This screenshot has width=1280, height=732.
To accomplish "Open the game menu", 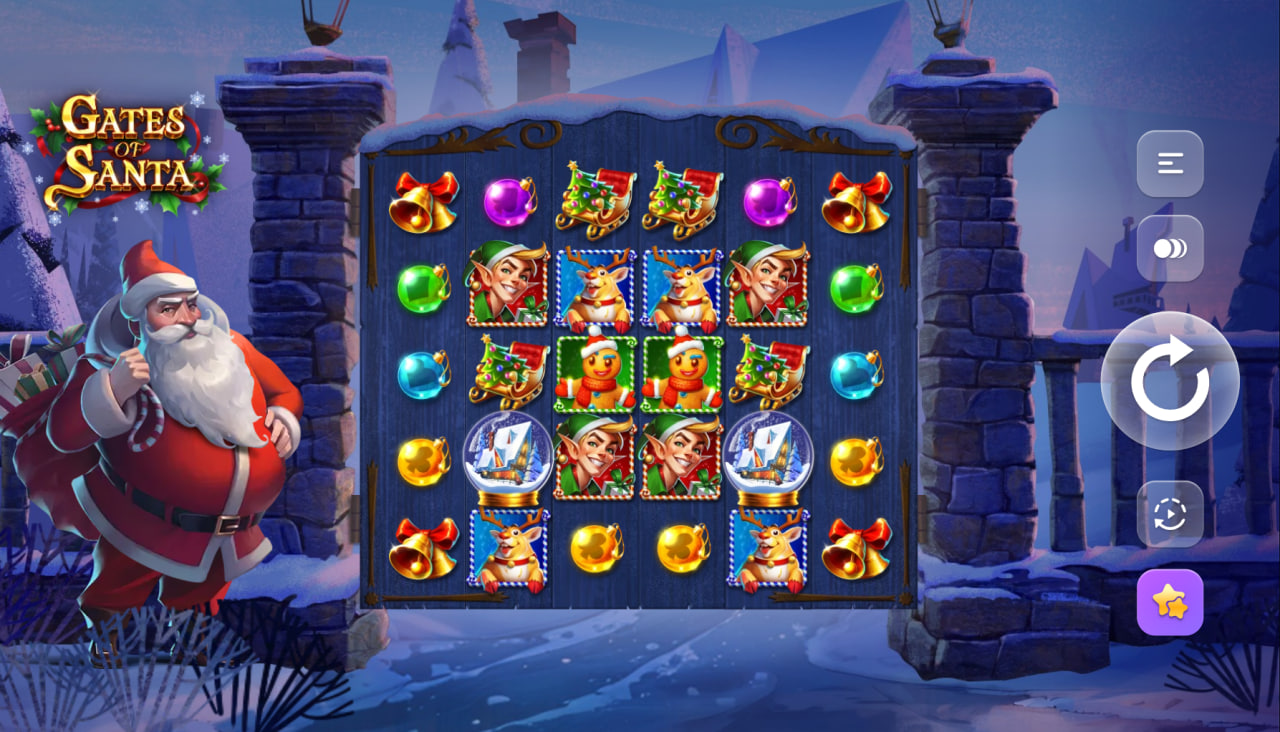I will tap(1170, 163).
